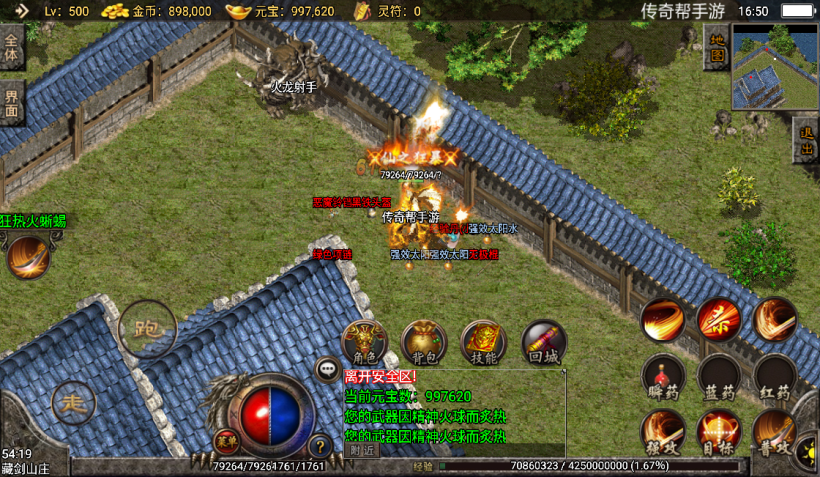Activate the 杀 slash skill

pos(718,319)
